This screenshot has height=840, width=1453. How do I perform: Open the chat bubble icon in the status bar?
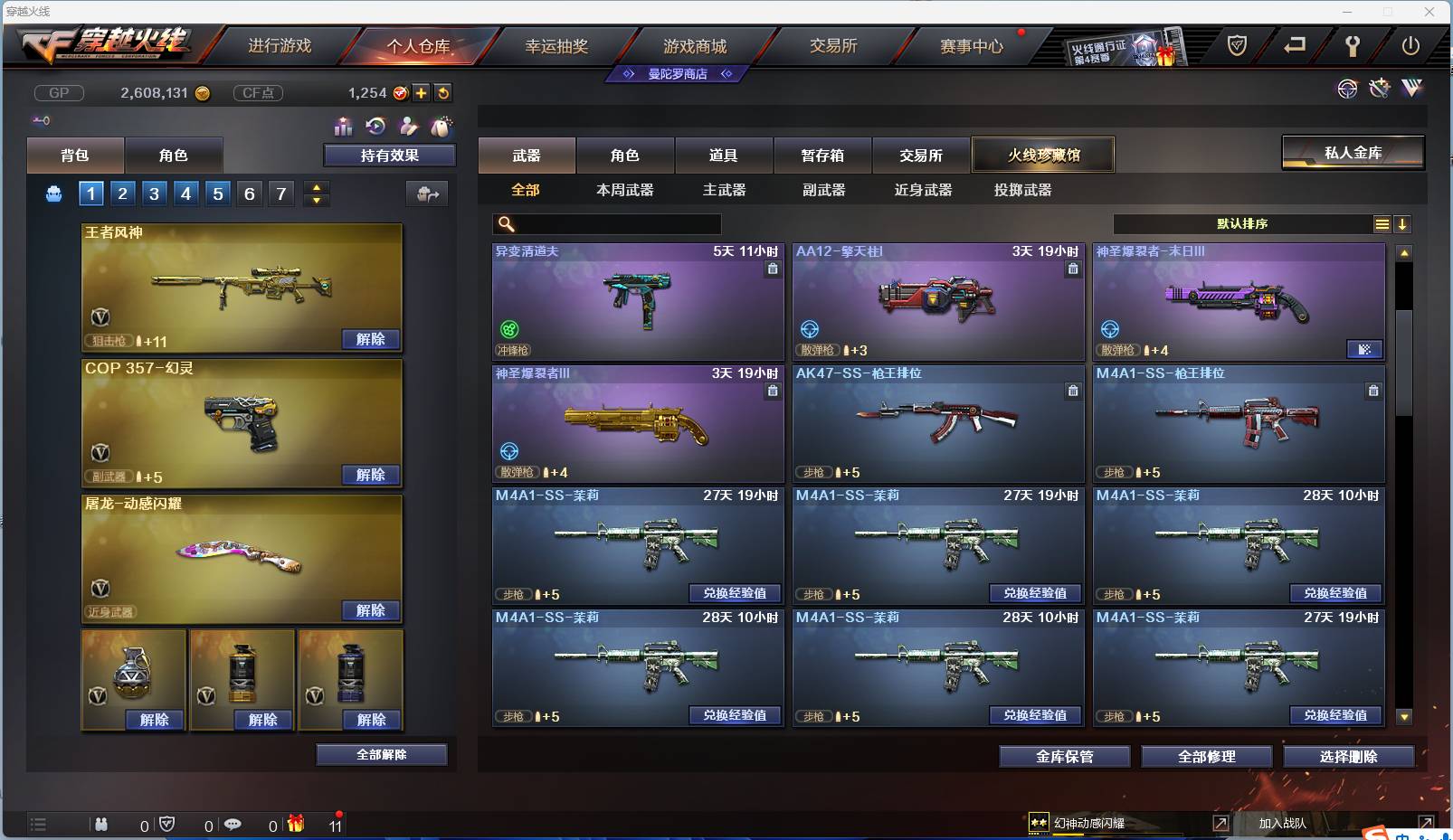pos(233,825)
